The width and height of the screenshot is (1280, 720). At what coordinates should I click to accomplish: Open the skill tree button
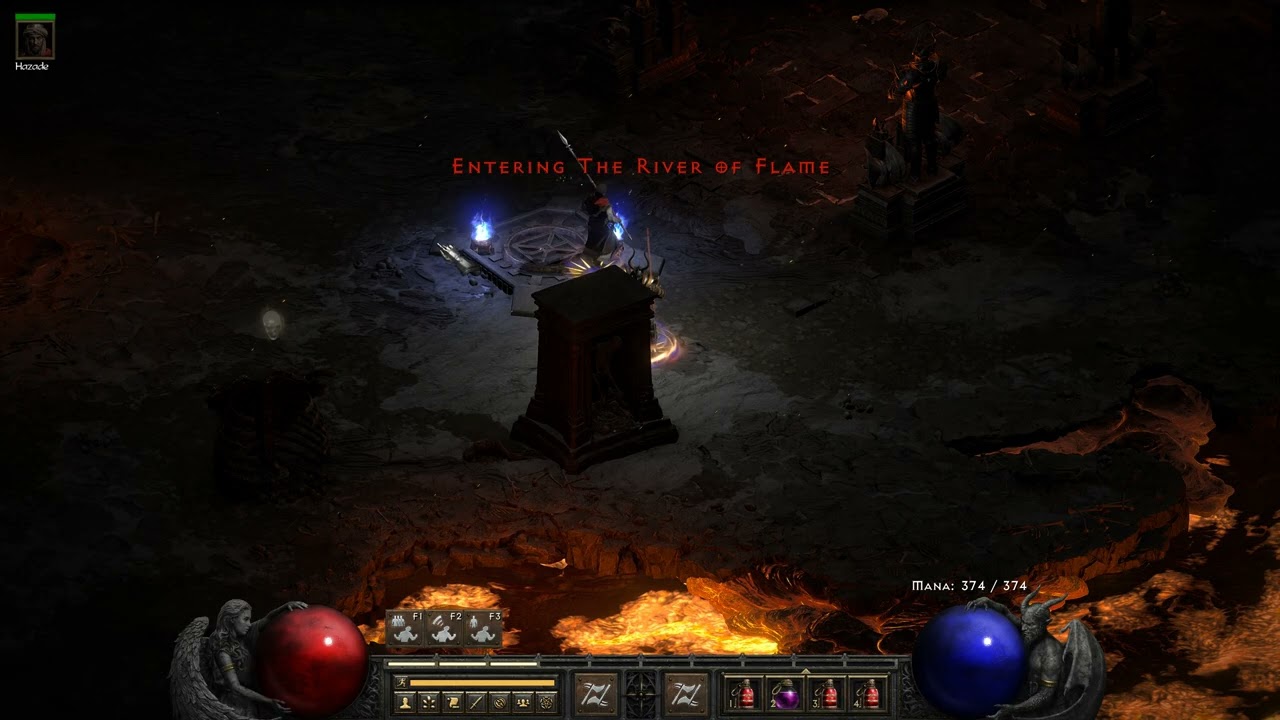coord(429,702)
